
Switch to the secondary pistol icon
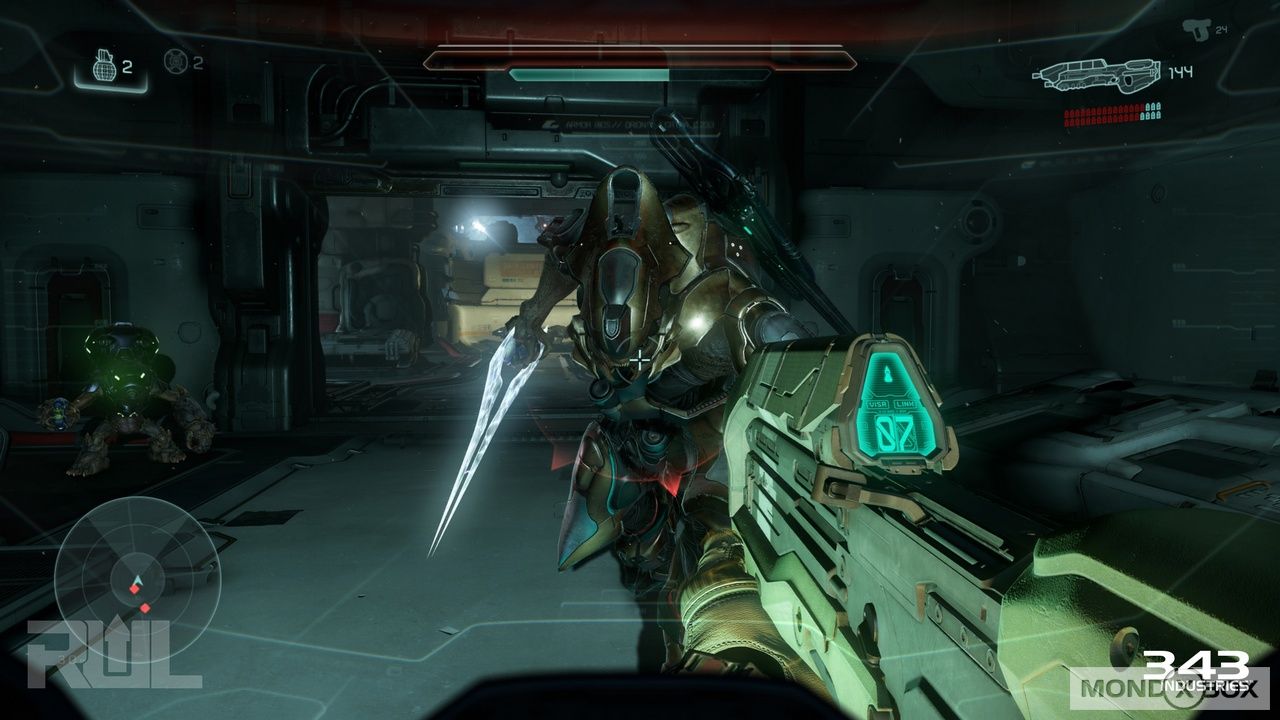[1194, 29]
